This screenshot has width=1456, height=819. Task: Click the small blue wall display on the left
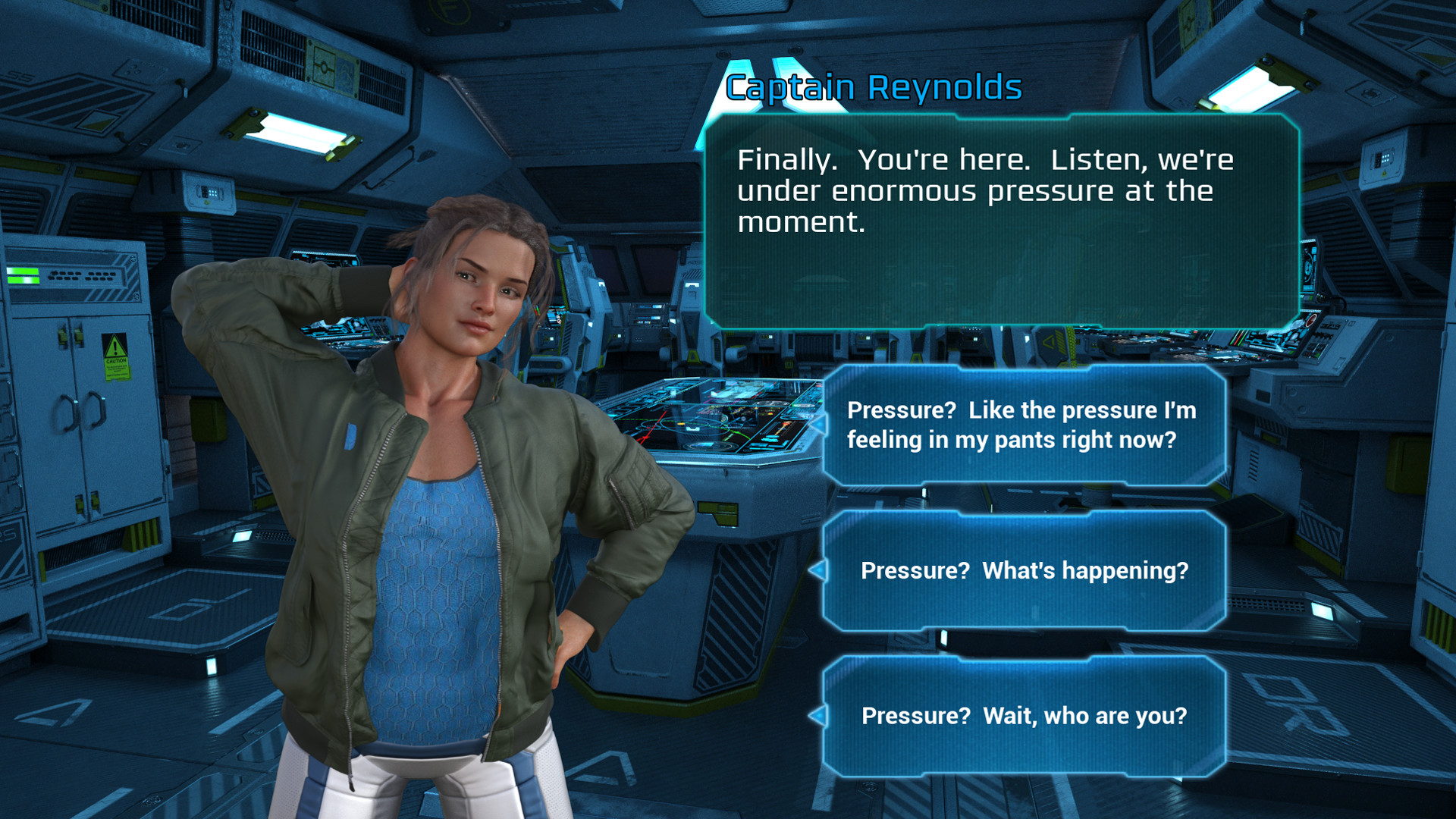242,536
